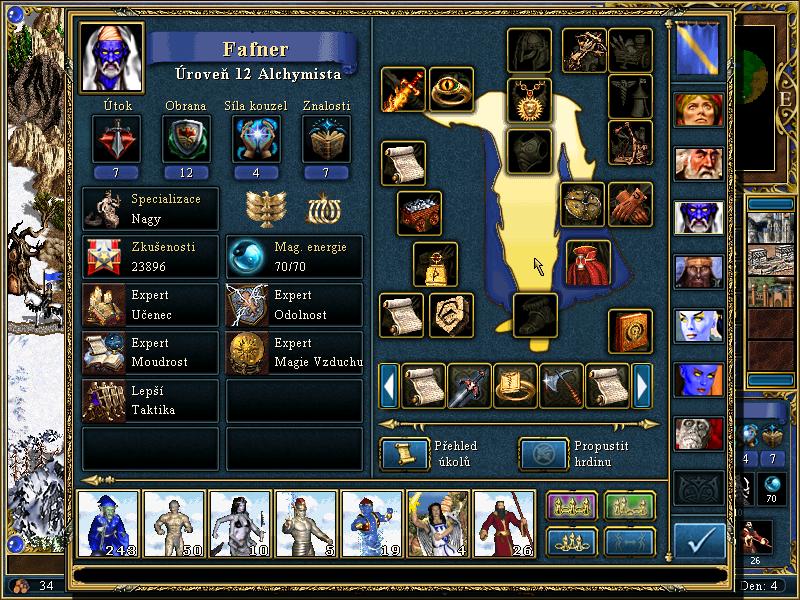Screen dimensions: 800x600
Task: View the Expert Moudrost skill
Action: click(150, 354)
